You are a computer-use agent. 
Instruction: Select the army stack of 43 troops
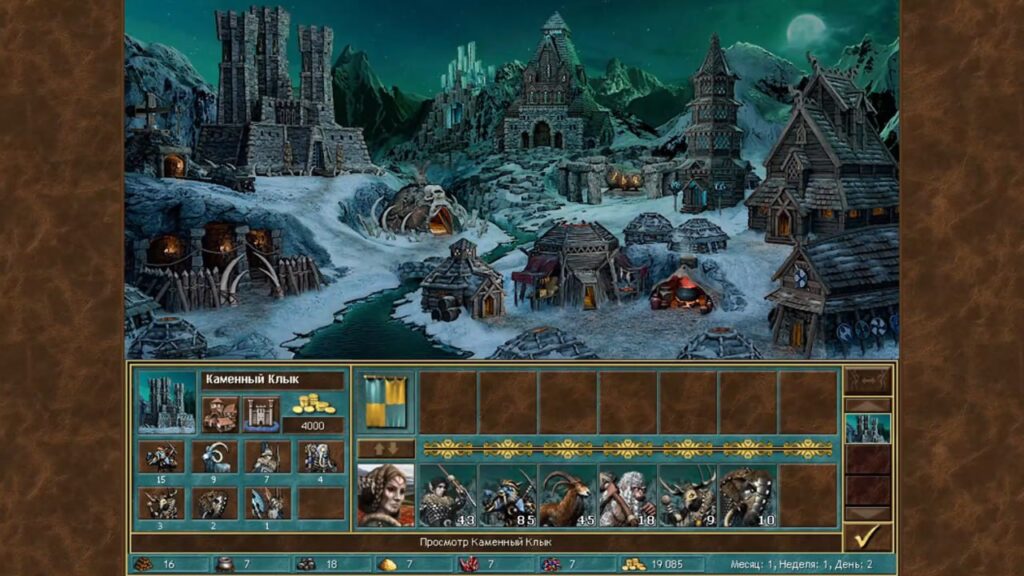(447, 495)
